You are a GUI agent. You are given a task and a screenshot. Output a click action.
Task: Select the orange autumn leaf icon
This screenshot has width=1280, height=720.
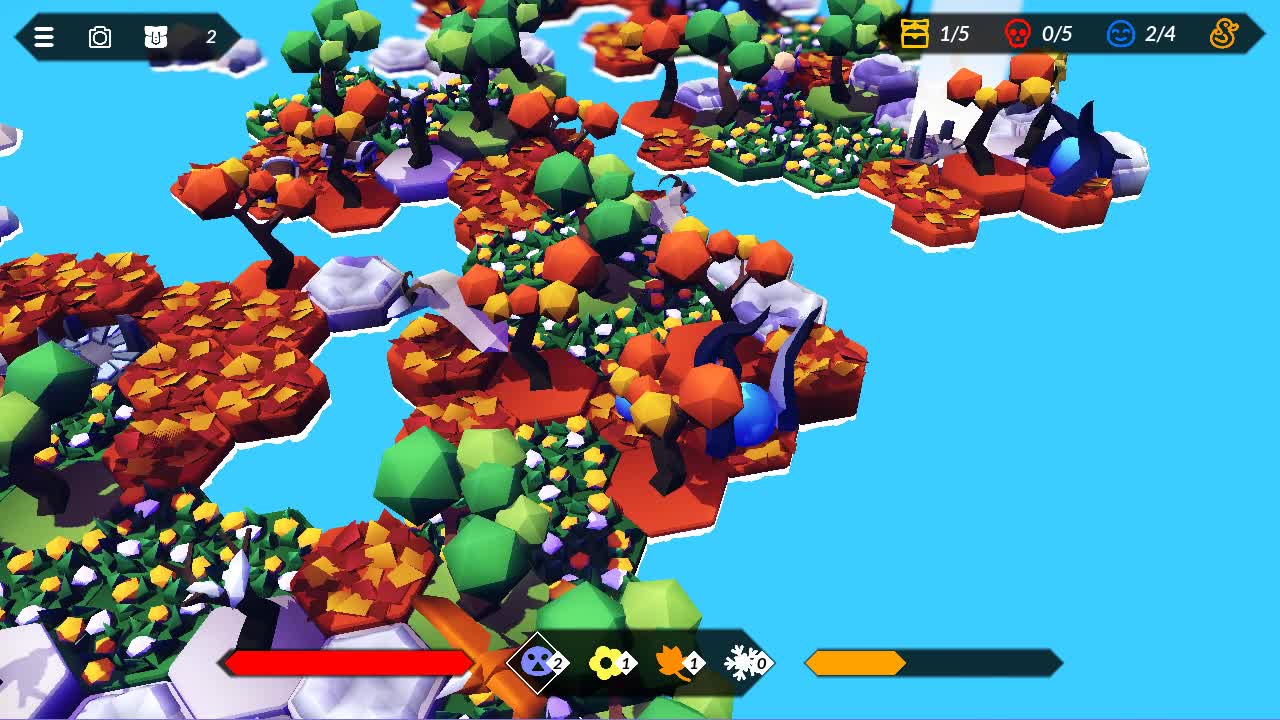tap(673, 662)
